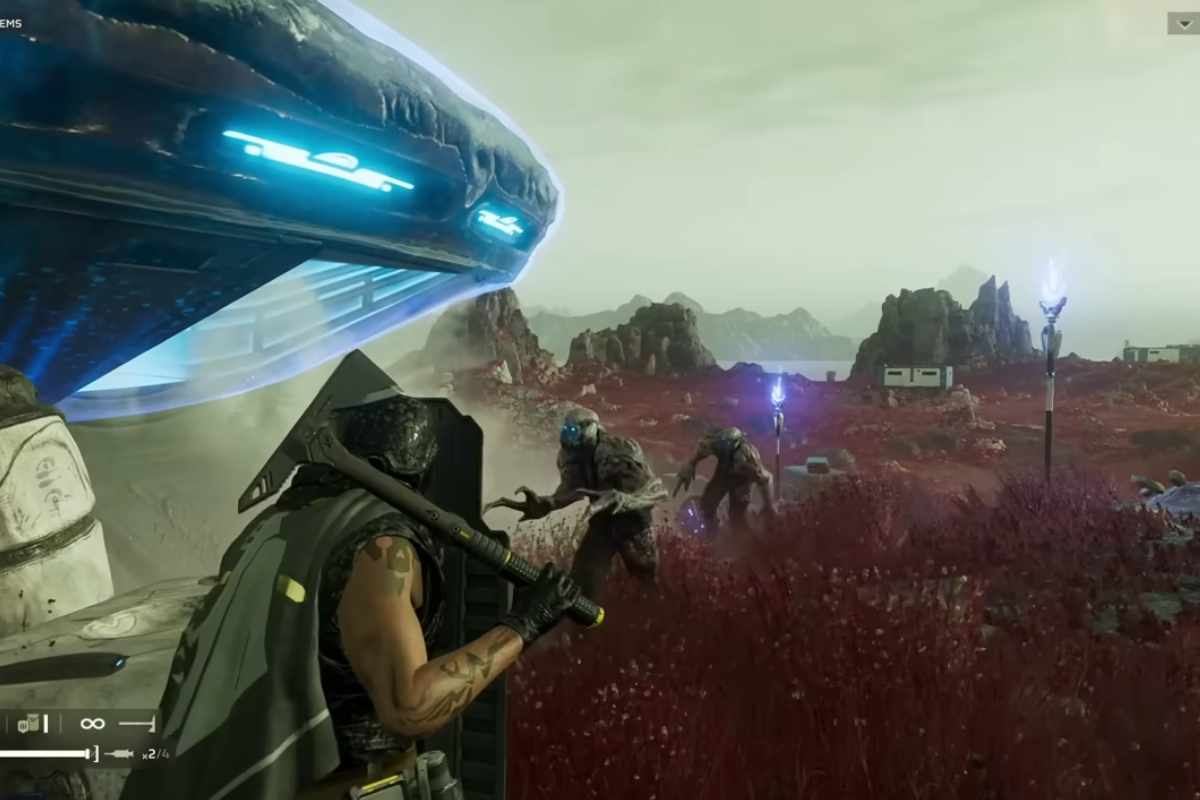
Task: Open the dropdown arrow in the top corner
Action: 1183,23
